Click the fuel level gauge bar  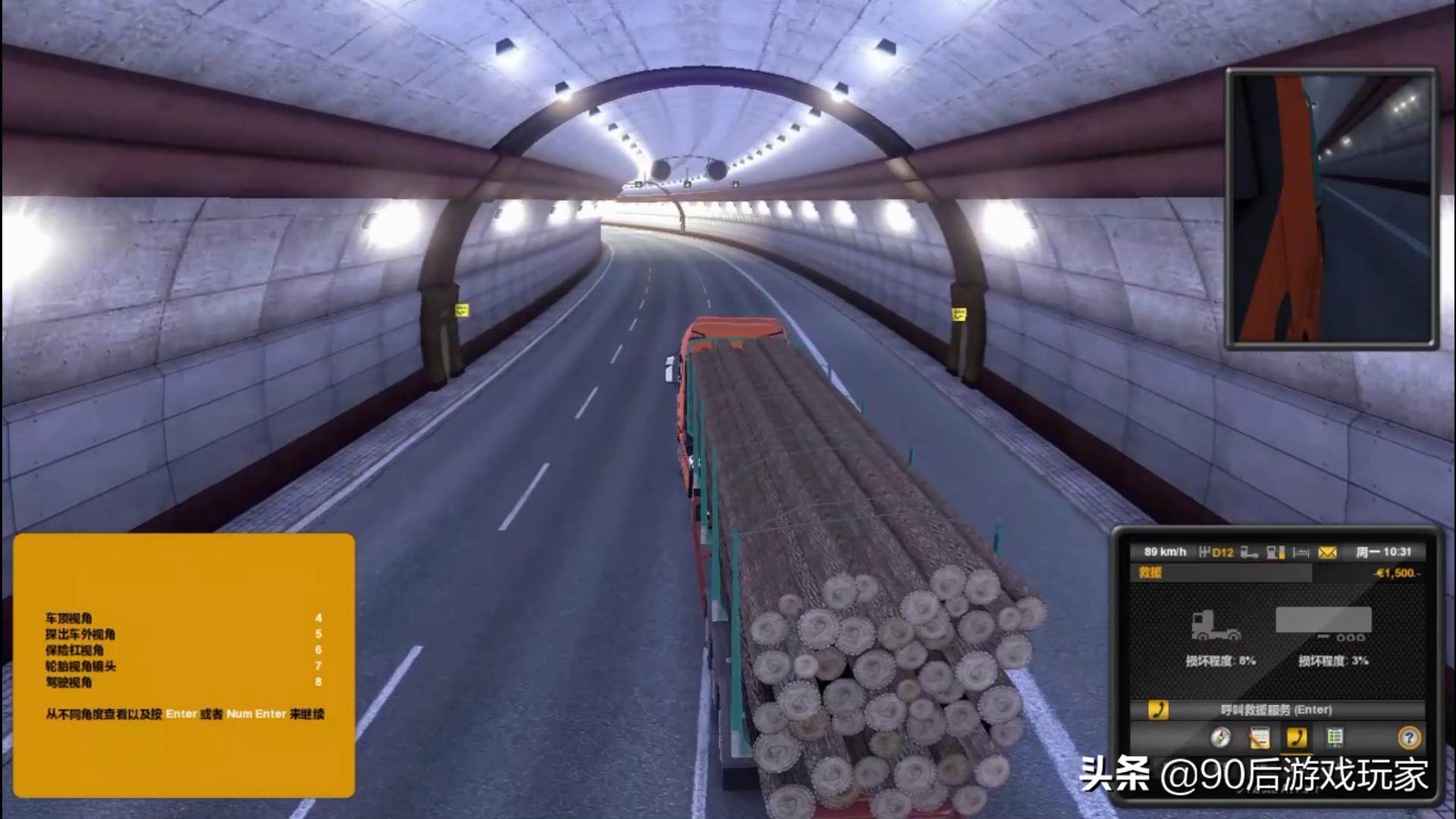[1282, 552]
